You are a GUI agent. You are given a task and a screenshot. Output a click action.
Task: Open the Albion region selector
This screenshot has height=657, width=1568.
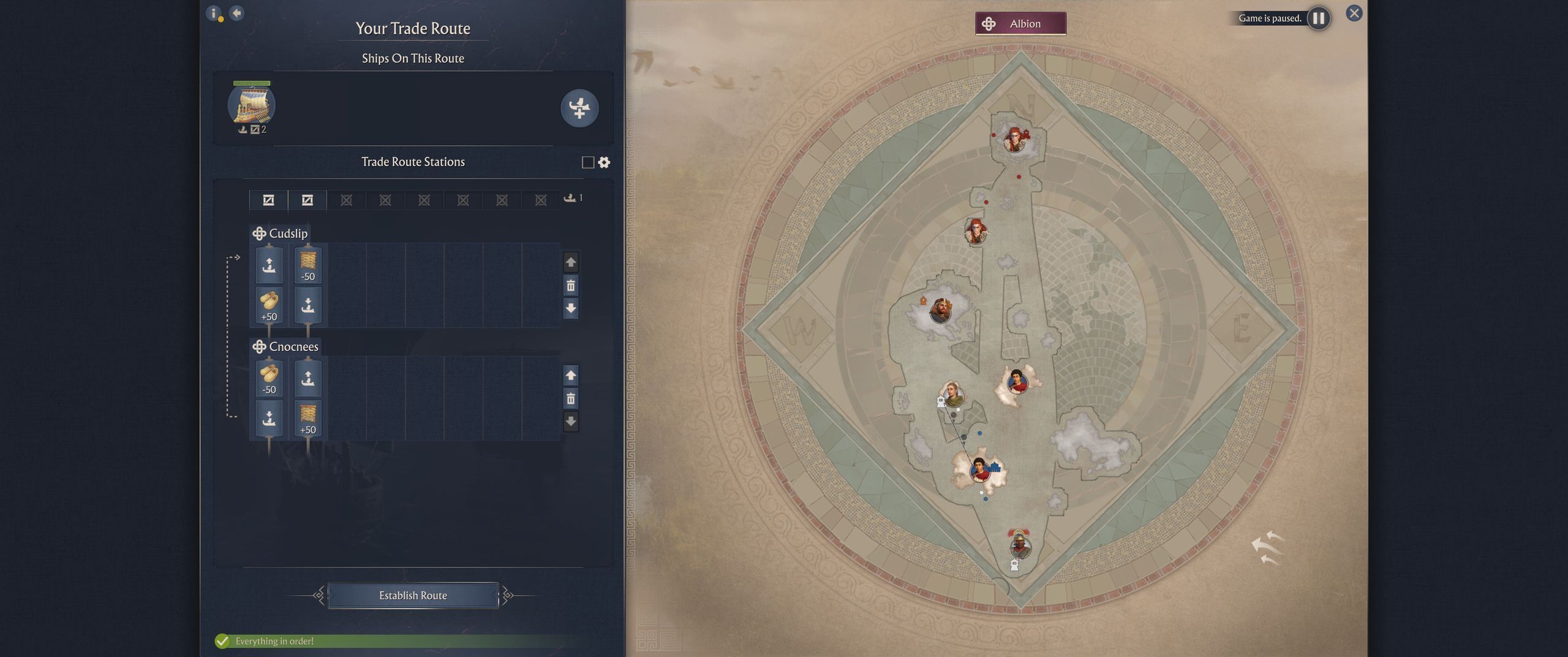1020,24
